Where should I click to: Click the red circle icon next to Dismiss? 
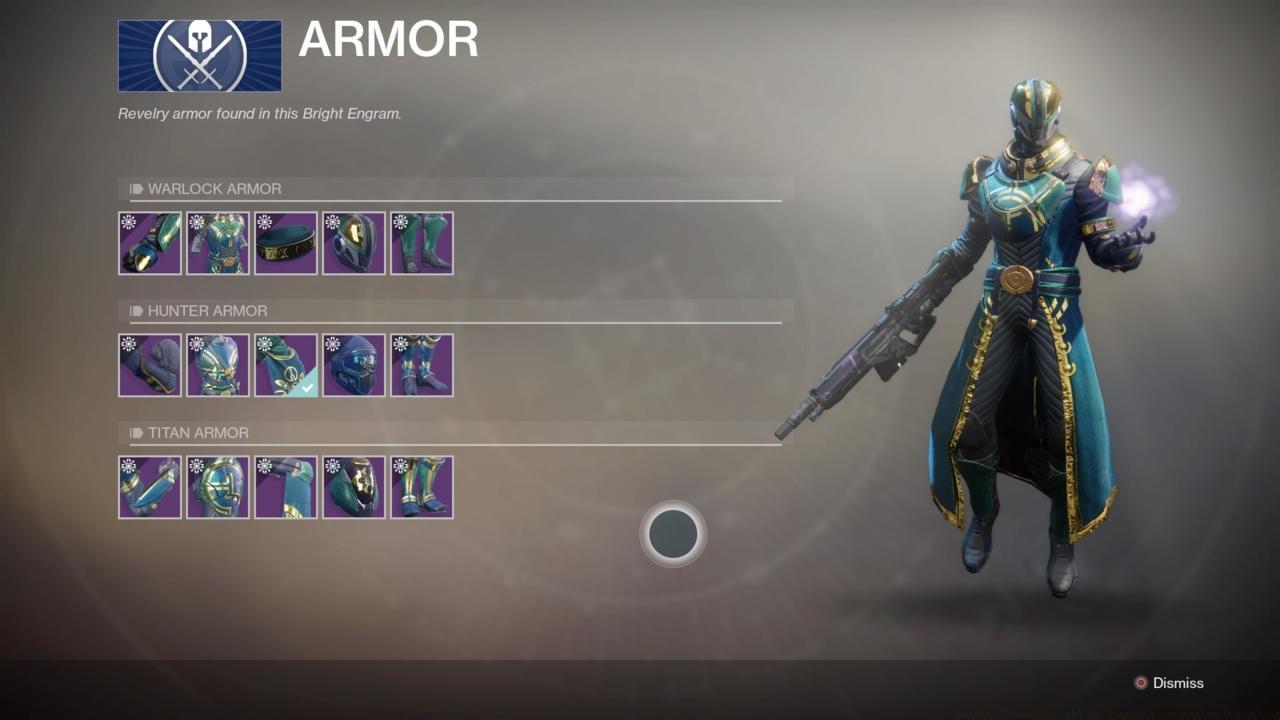tap(1141, 683)
